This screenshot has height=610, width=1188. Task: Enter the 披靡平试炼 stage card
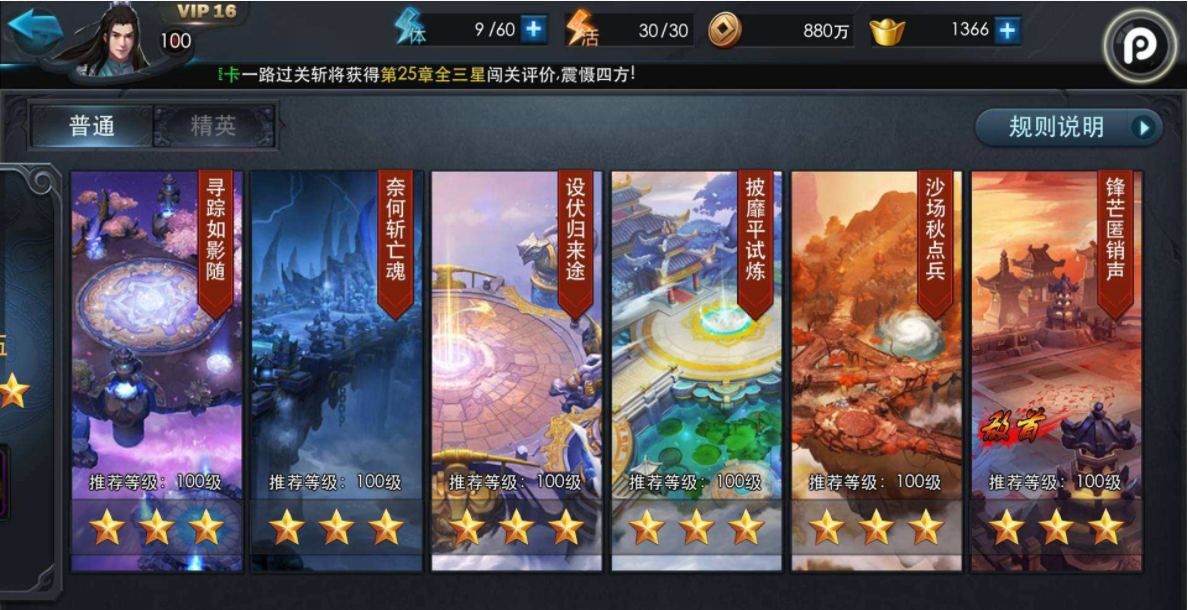click(x=697, y=370)
